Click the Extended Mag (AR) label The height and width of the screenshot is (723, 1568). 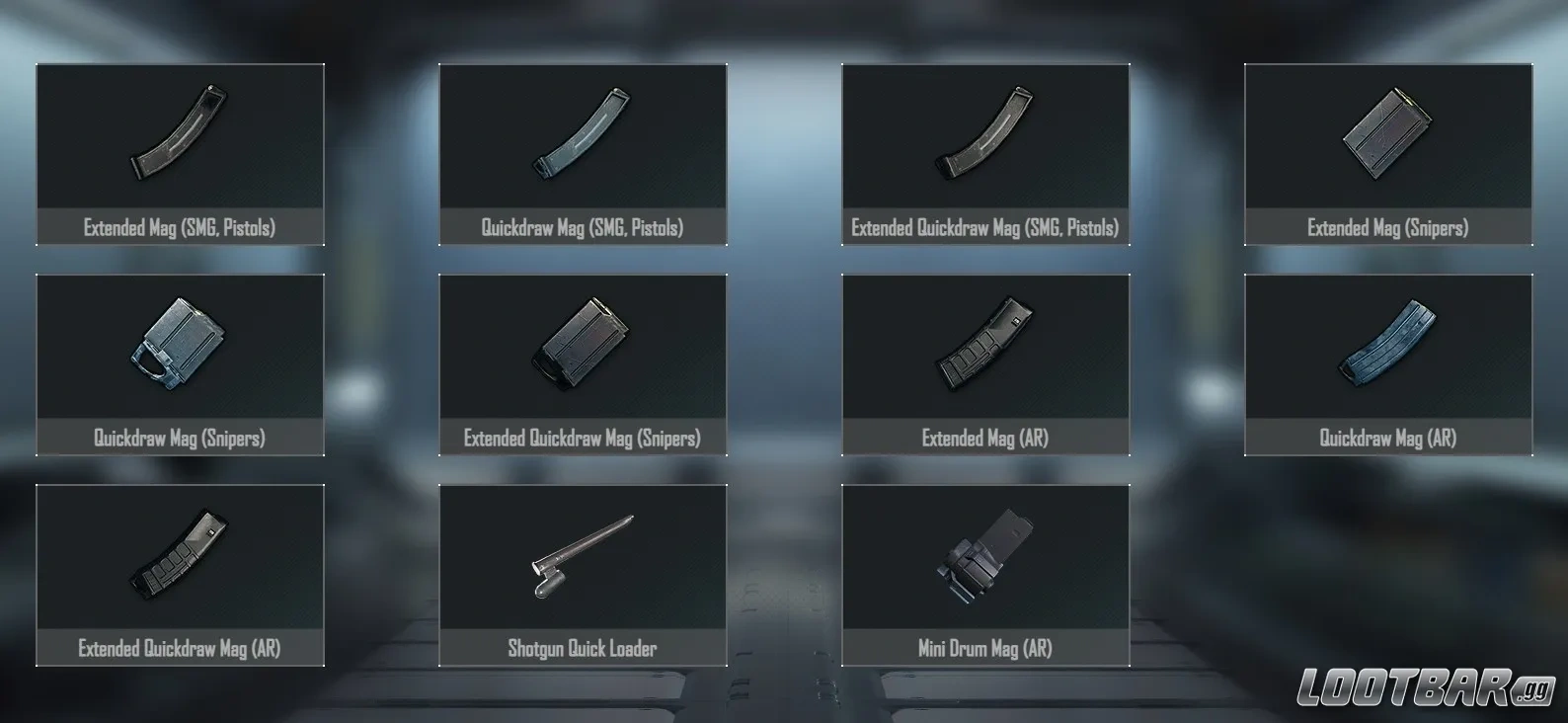click(983, 438)
